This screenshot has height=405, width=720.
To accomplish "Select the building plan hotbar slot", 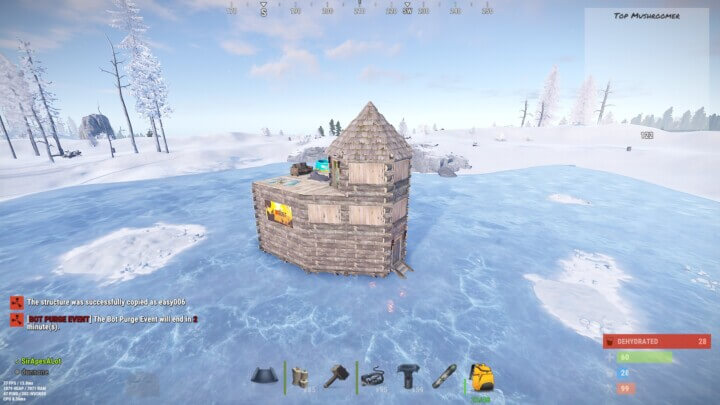I will pyautogui.click(x=265, y=377).
